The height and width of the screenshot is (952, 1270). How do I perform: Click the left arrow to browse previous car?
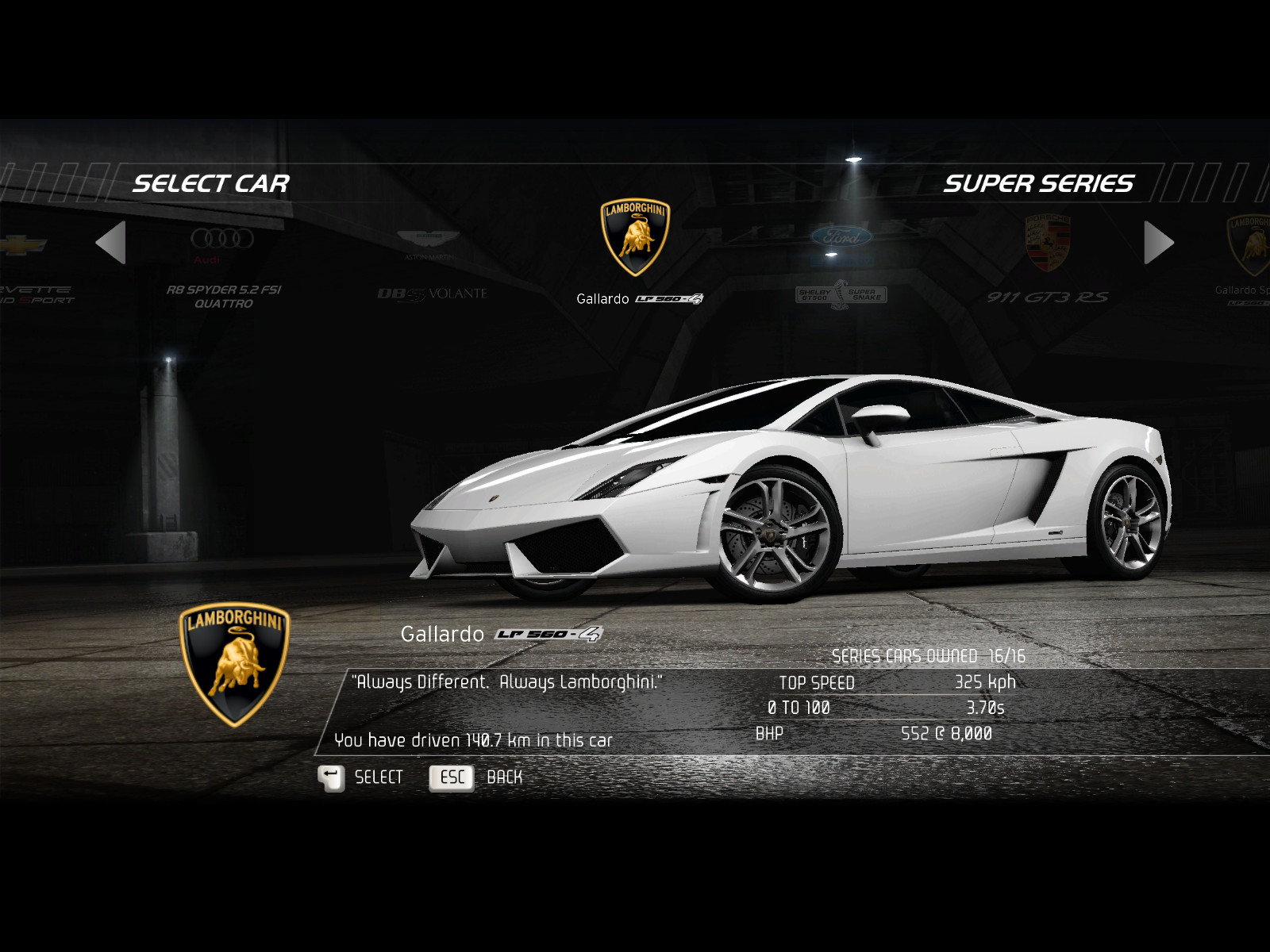111,242
